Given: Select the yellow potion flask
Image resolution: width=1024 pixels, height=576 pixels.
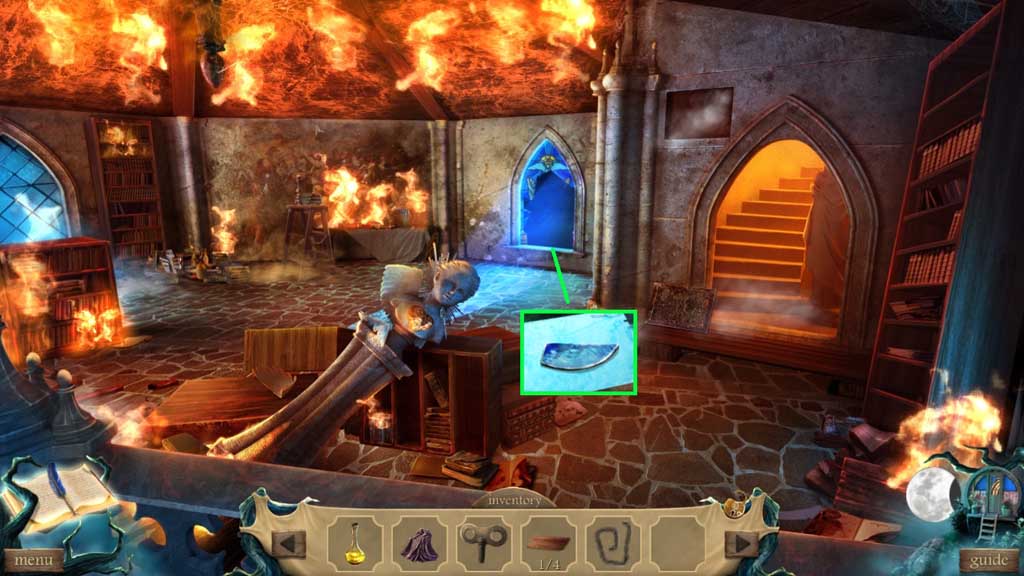Looking at the screenshot, I should coord(353,541).
